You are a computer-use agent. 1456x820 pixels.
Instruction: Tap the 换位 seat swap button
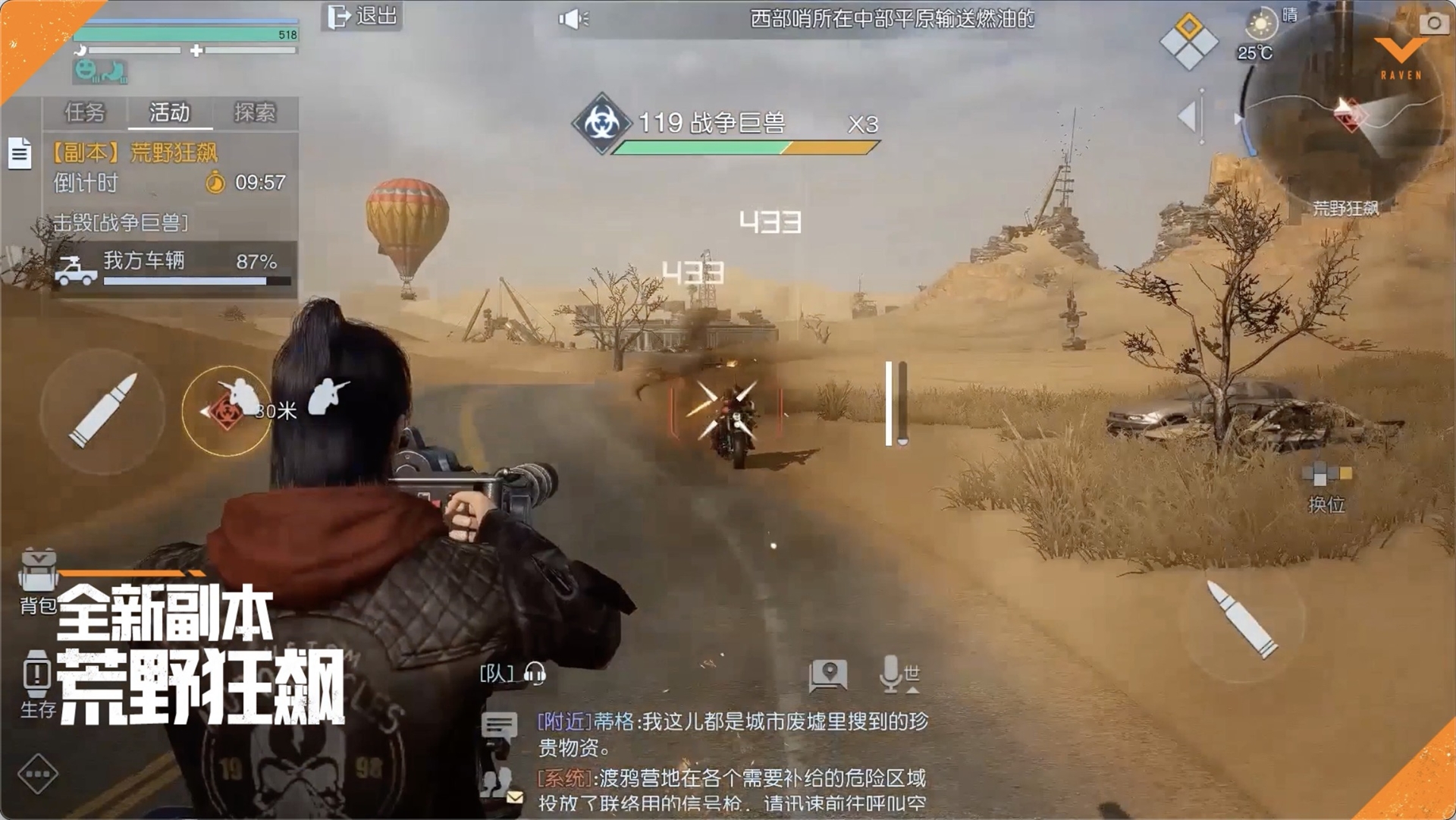click(x=1326, y=485)
